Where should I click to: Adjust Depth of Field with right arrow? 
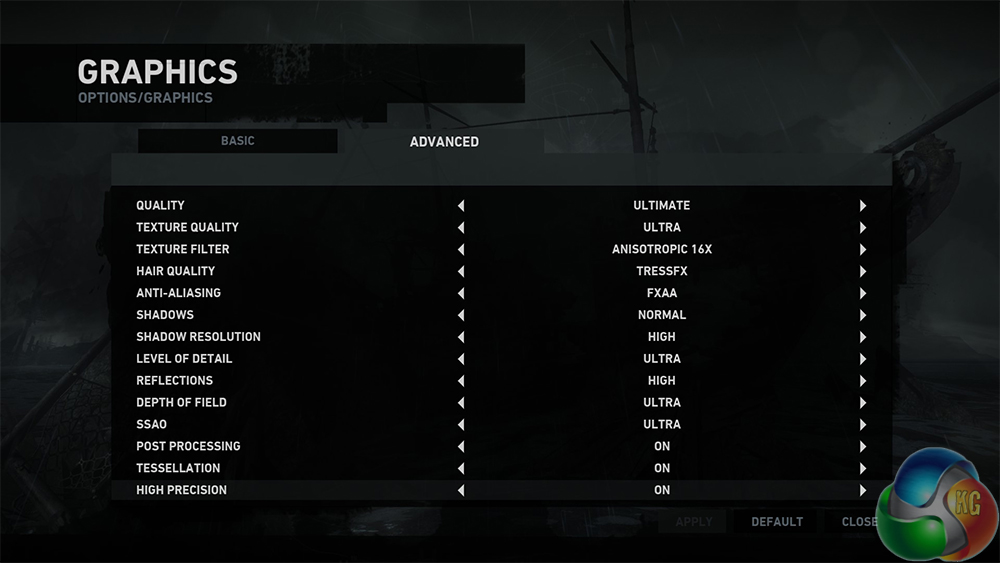[x=862, y=403]
